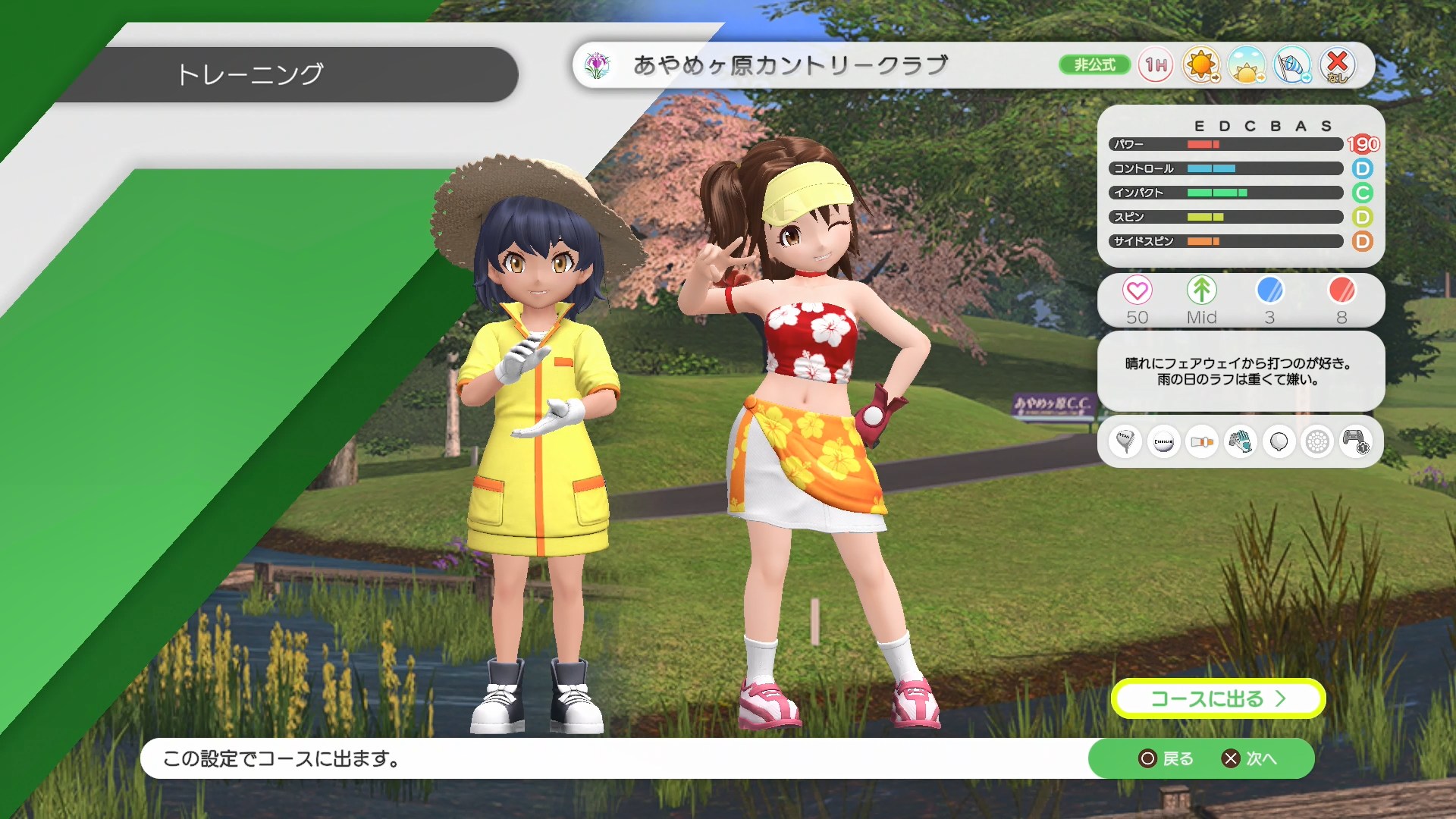Expand the forecast sunrise weather icon
Image resolution: width=1456 pixels, height=819 pixels.
pyautogui.click(x=1247, y=66)
